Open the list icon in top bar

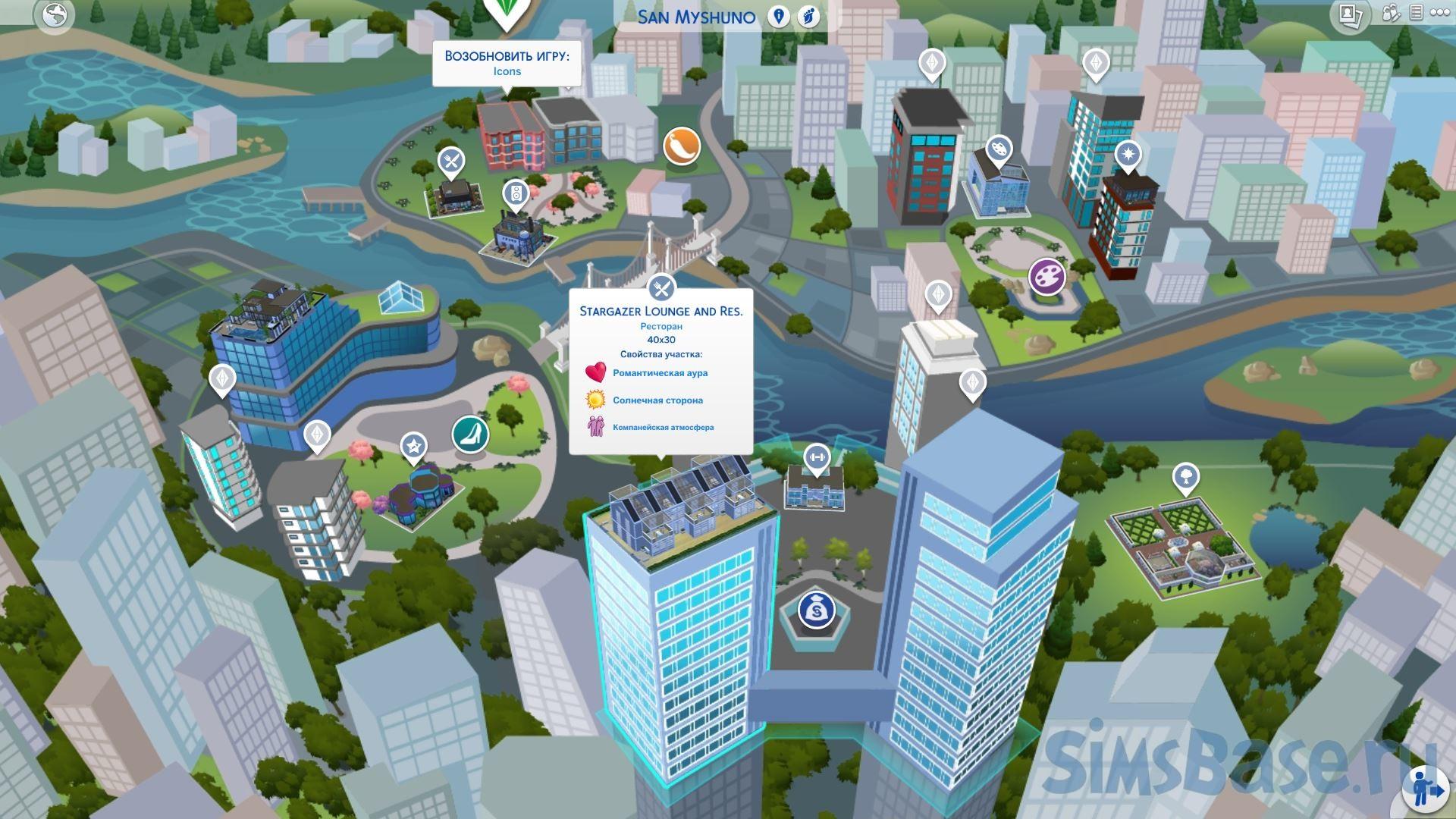coord(1416,14)
